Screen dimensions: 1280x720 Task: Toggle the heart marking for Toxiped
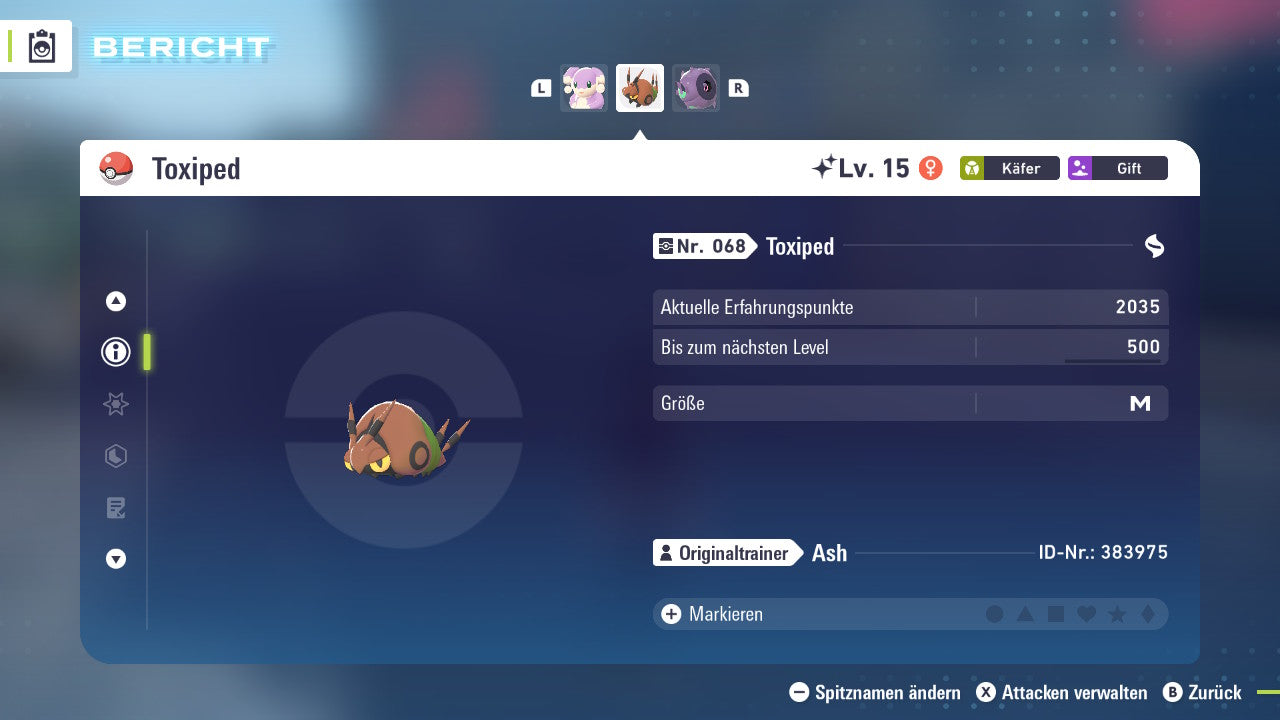1085,614
